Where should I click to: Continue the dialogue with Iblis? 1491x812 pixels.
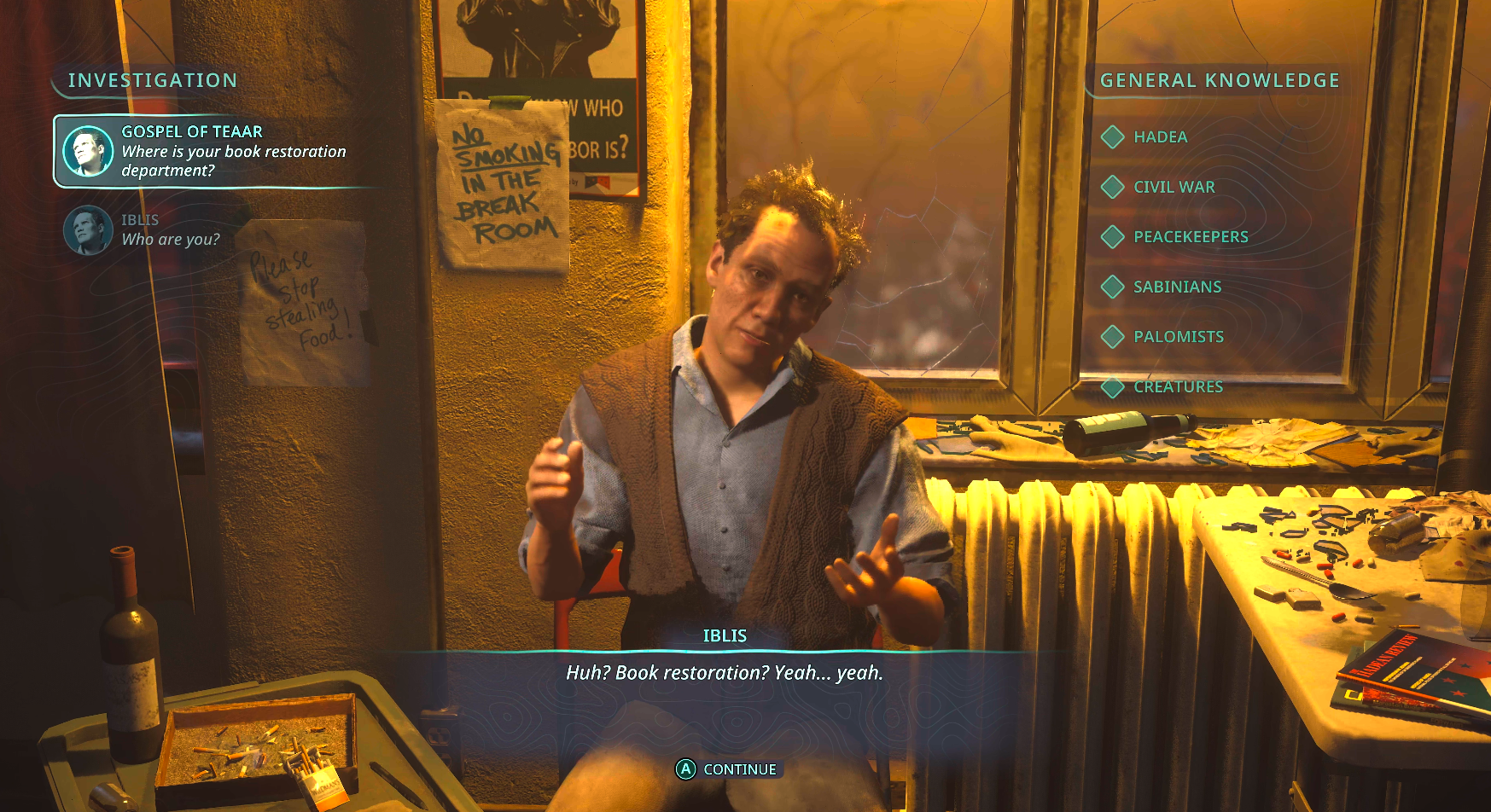(728, 769)
